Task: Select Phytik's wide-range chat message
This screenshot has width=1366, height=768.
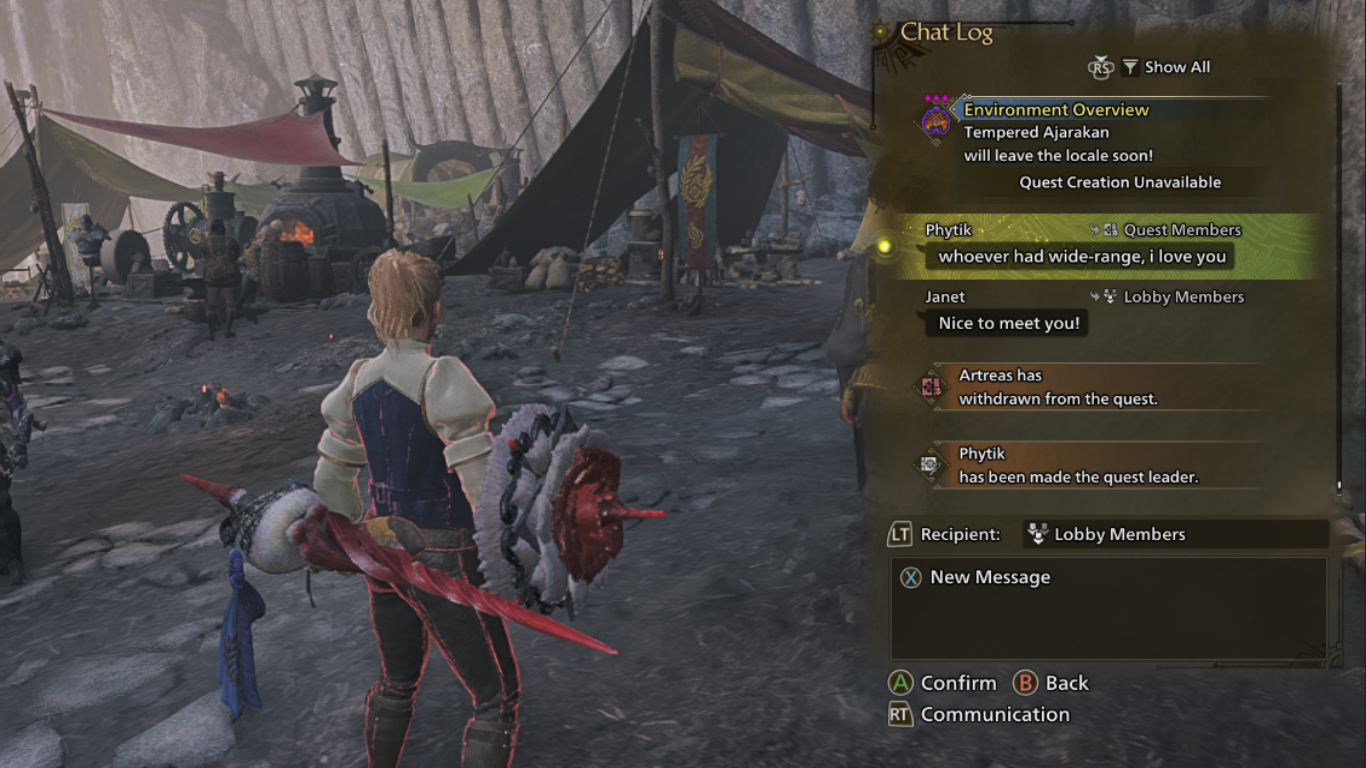Action: click(1082, 256)
